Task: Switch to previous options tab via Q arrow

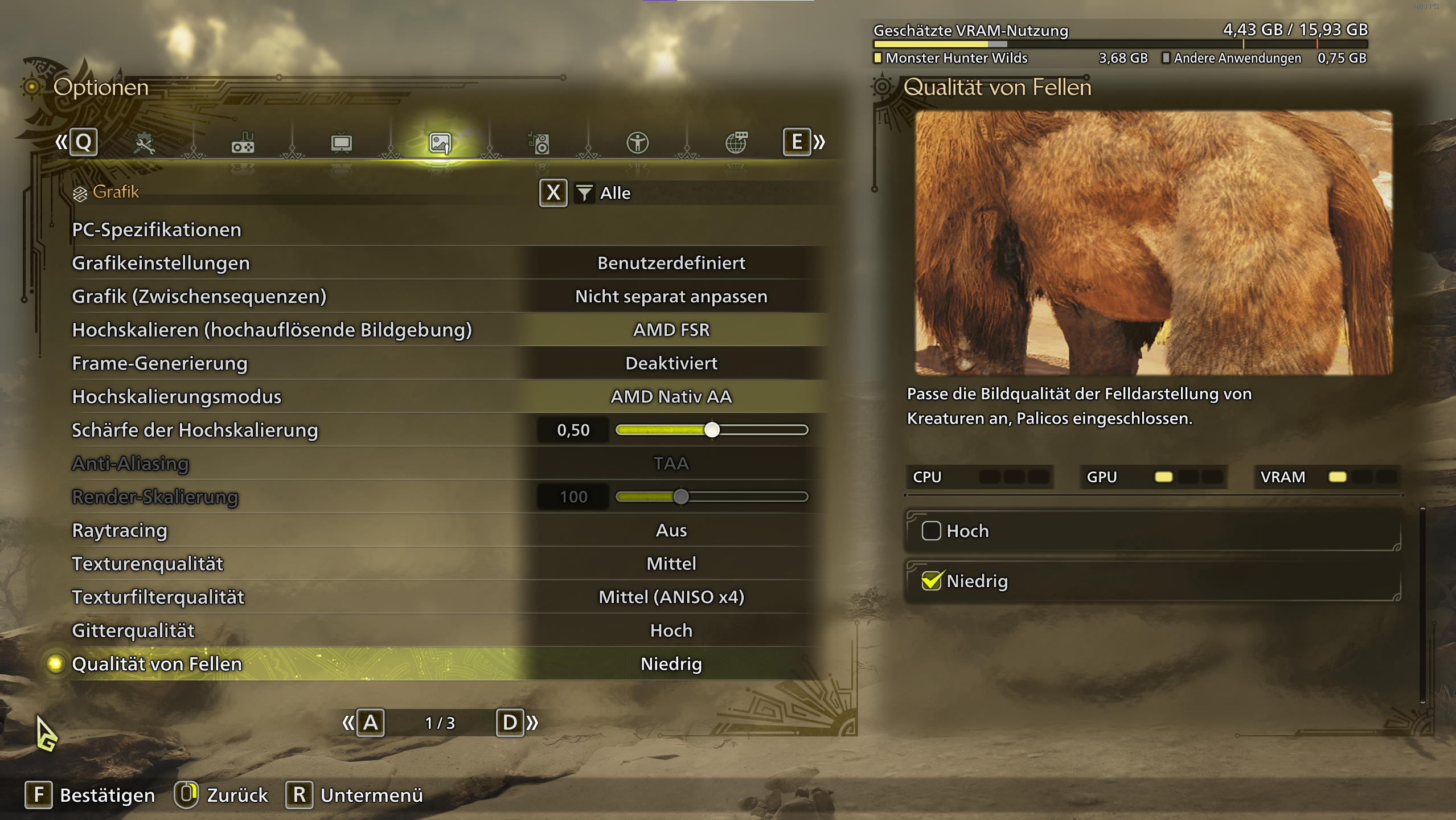Action: pyautogui.click(x=63, y=142)
